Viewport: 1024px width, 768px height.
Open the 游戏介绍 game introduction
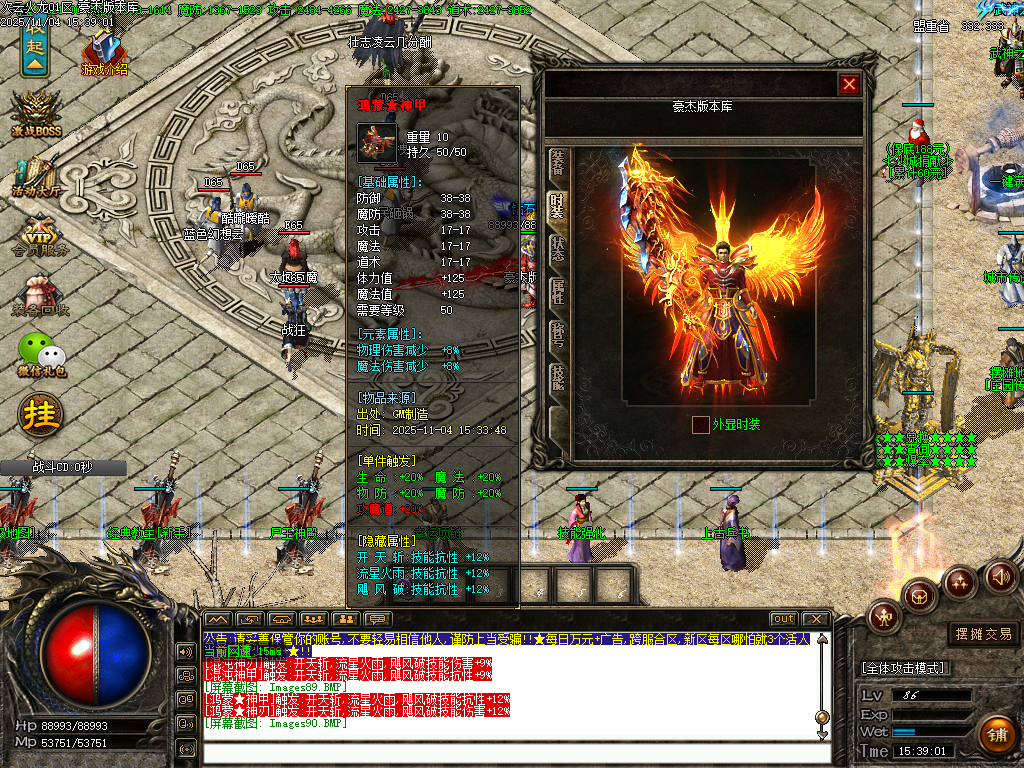(103, 55)
